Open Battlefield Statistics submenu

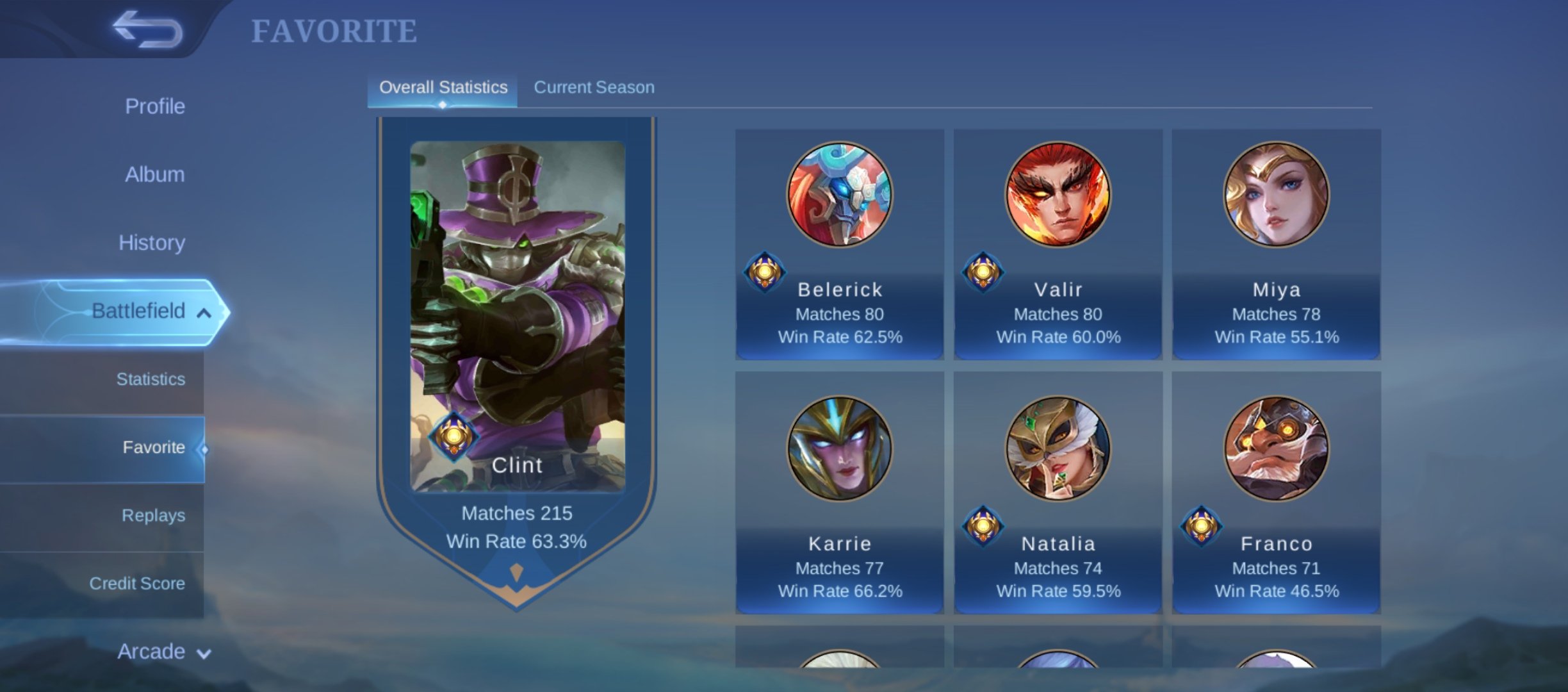(151, 379)
